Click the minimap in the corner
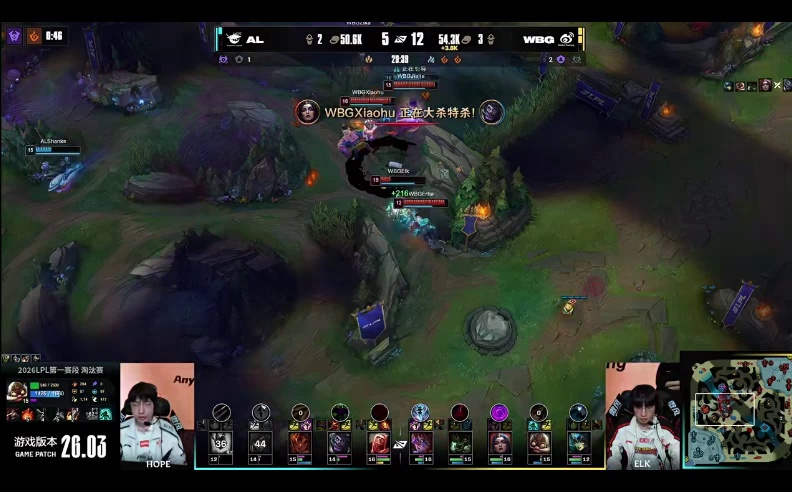 click(737, 412)
